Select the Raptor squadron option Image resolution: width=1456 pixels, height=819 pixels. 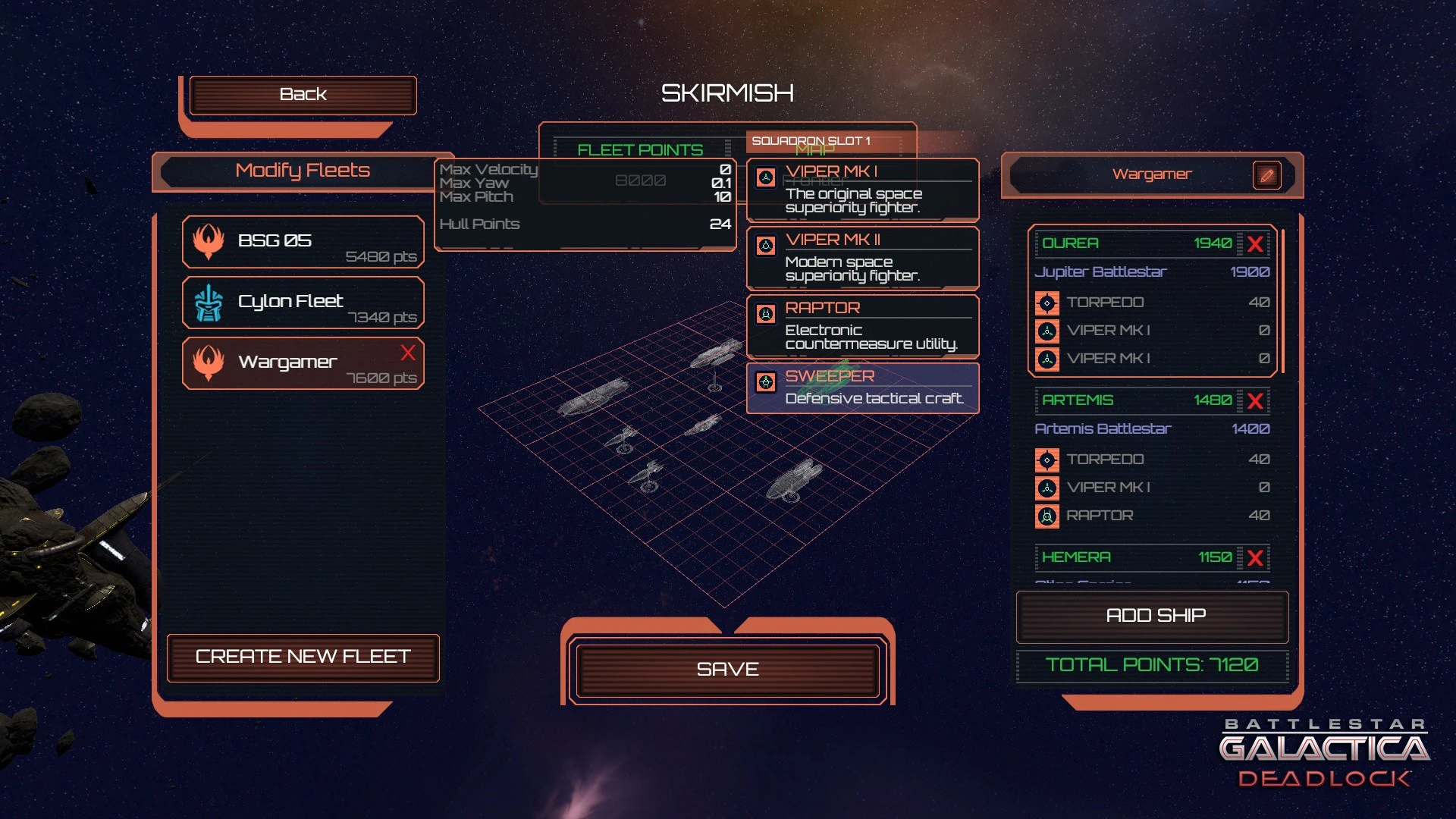(x=862, y=325)
